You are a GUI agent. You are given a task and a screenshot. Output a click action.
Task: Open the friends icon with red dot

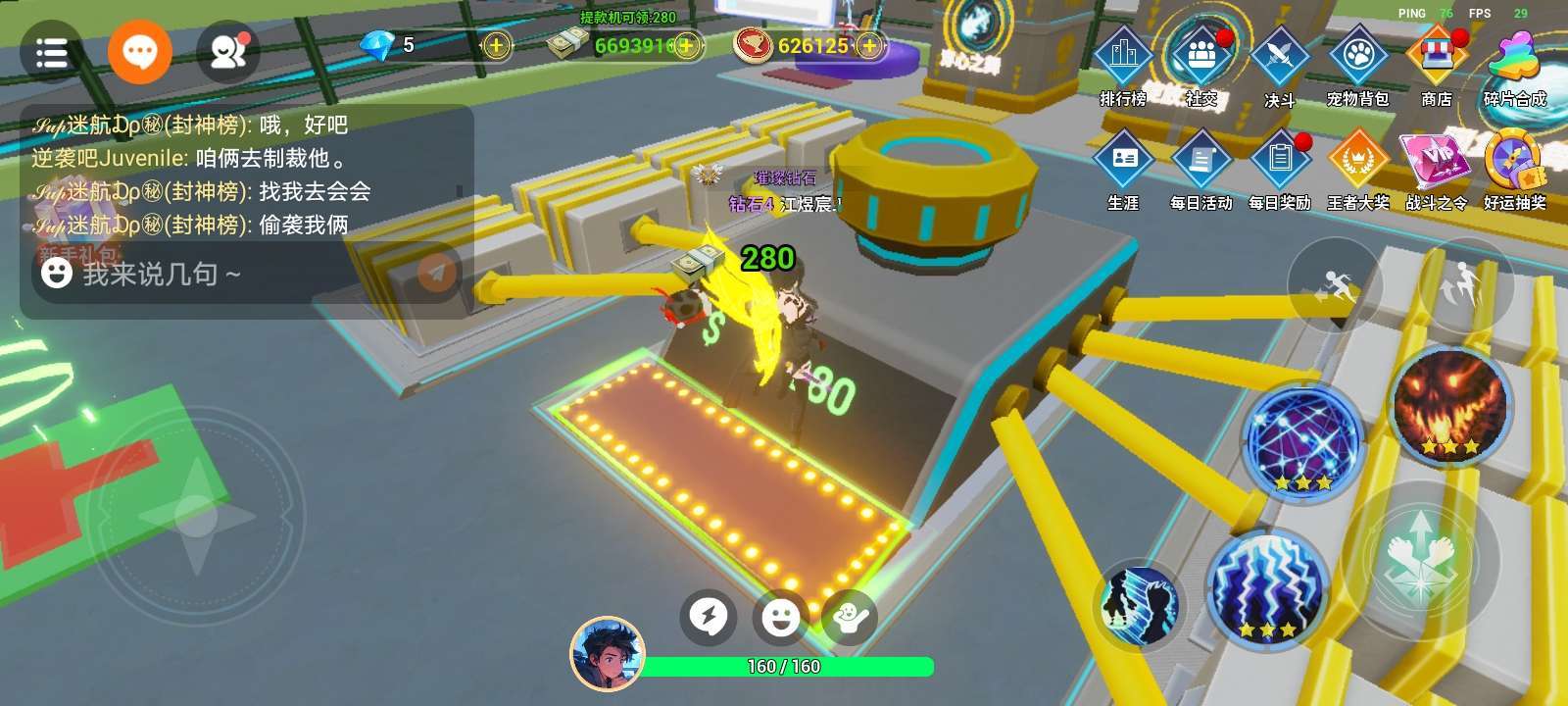pos(228,53)
